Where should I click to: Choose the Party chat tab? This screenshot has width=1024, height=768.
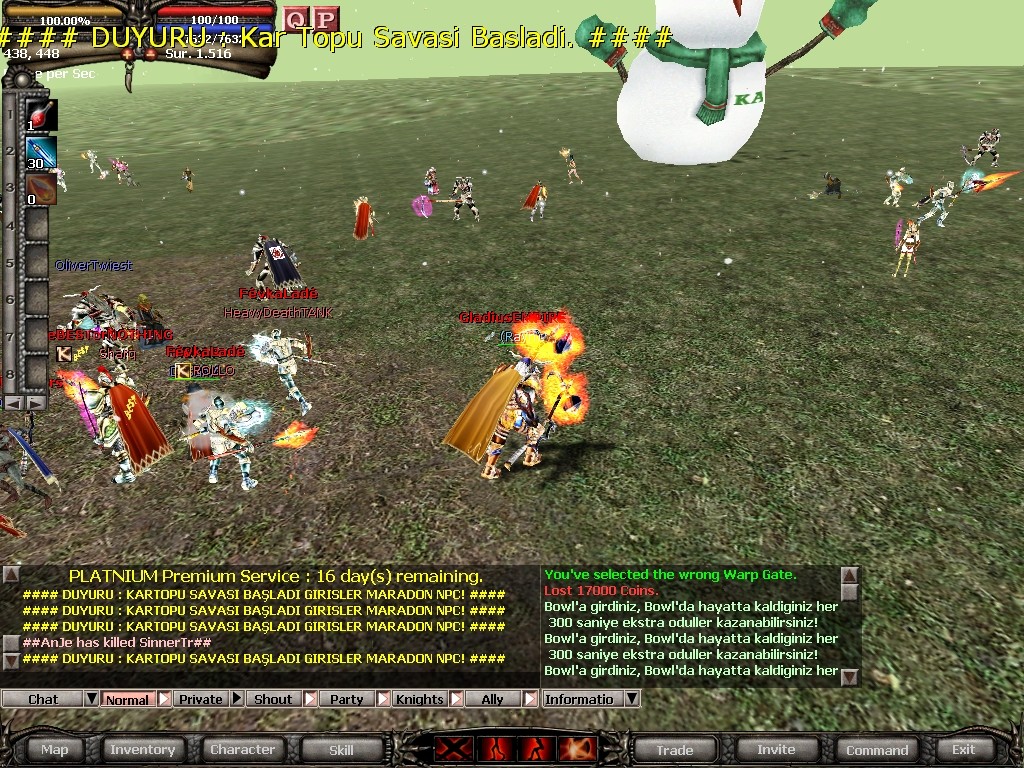point(346,699)
